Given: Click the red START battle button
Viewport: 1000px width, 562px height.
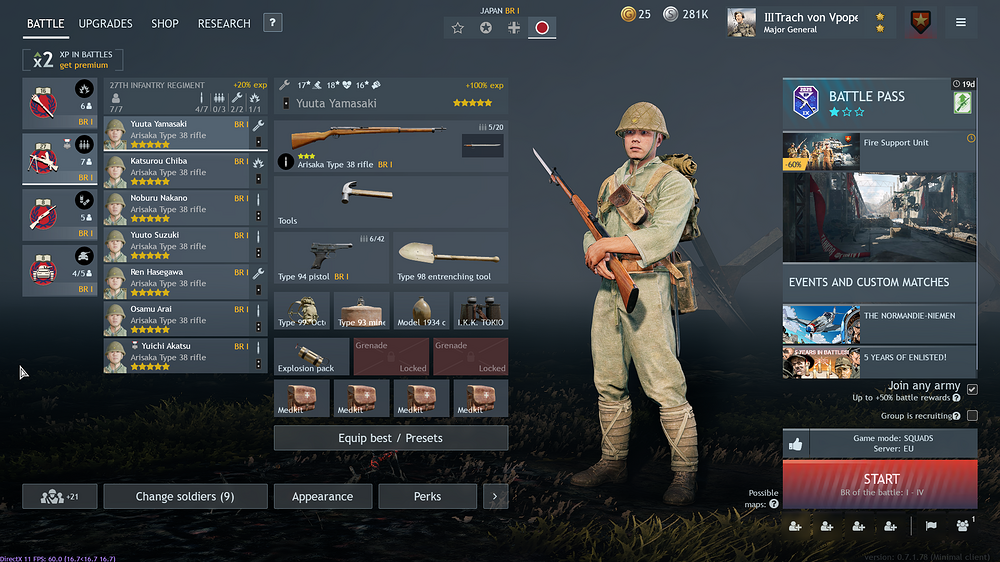Looking at the screenshot, I should click(880, 484).
